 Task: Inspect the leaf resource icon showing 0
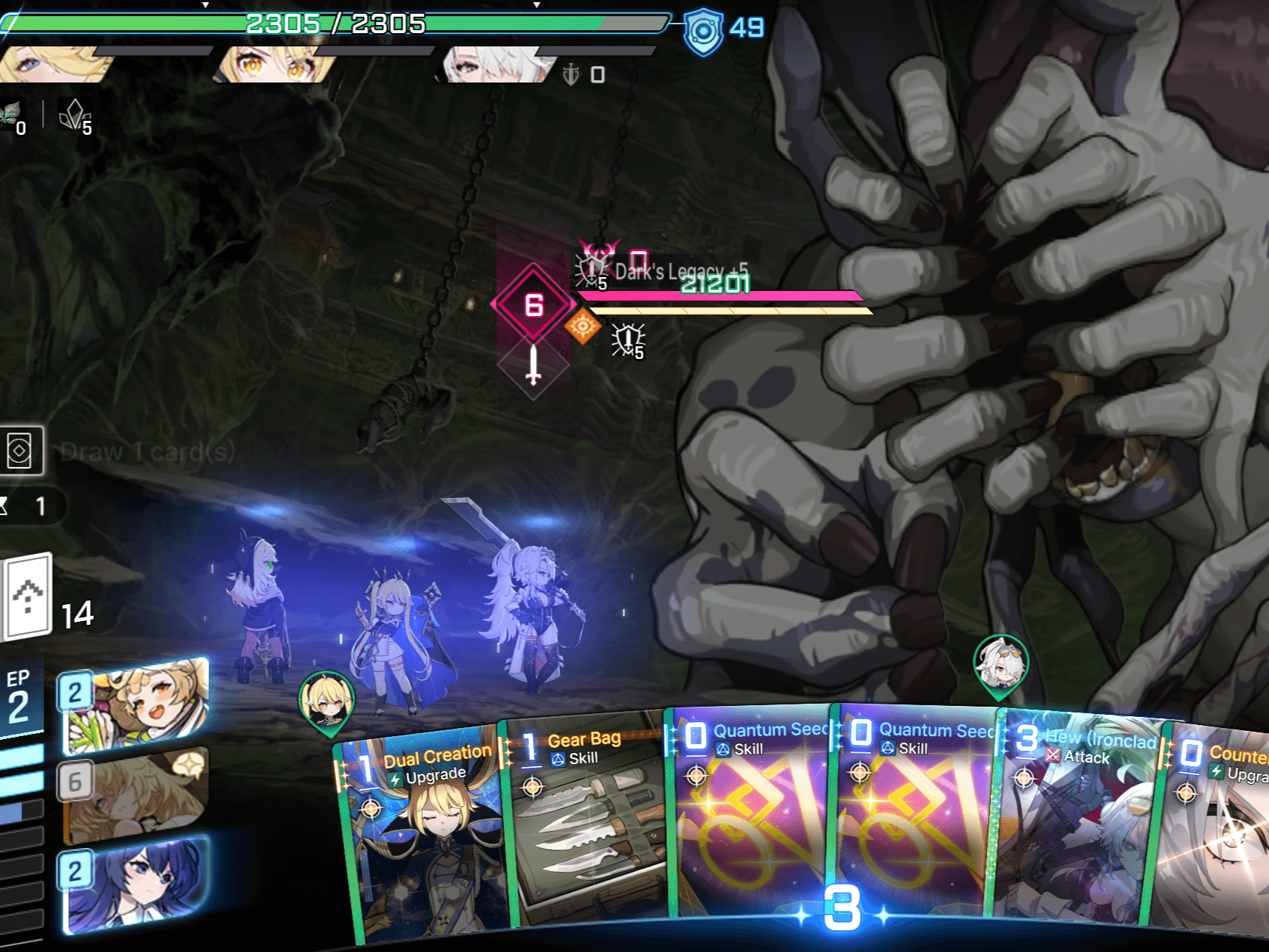pyautogui.click(x=12, y=116)
